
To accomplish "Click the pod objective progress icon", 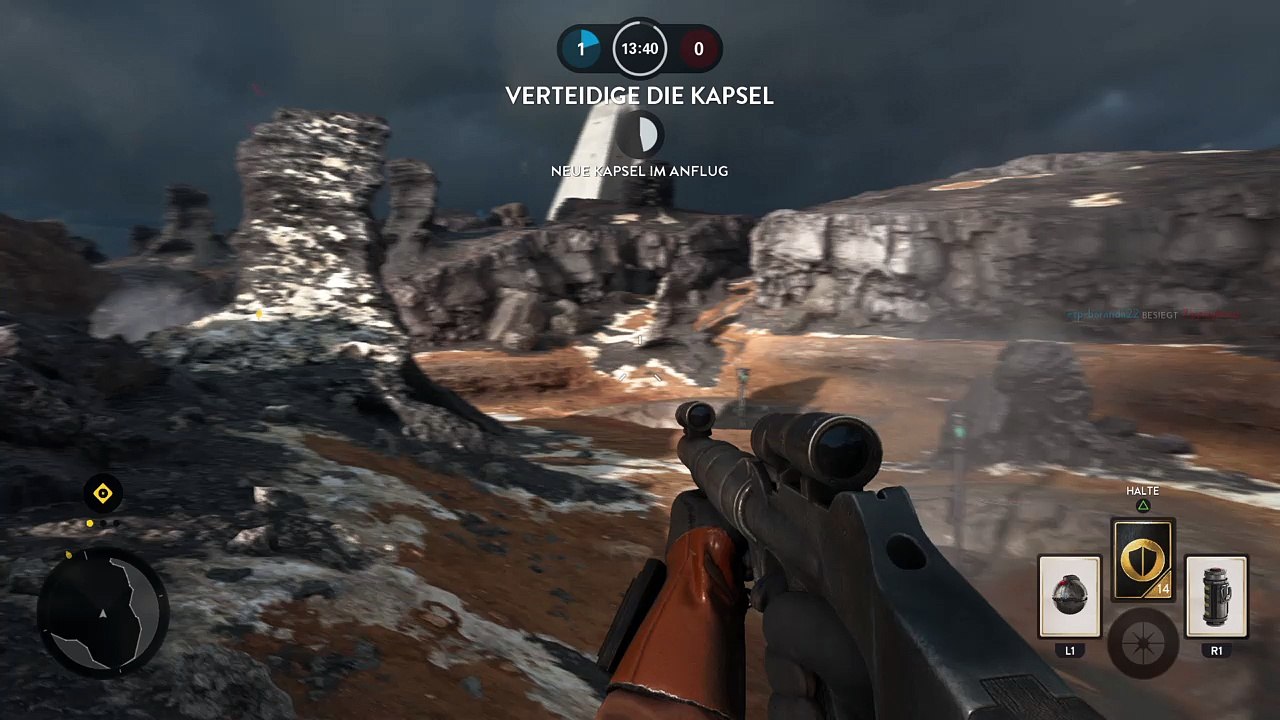I will coord(640,134).
